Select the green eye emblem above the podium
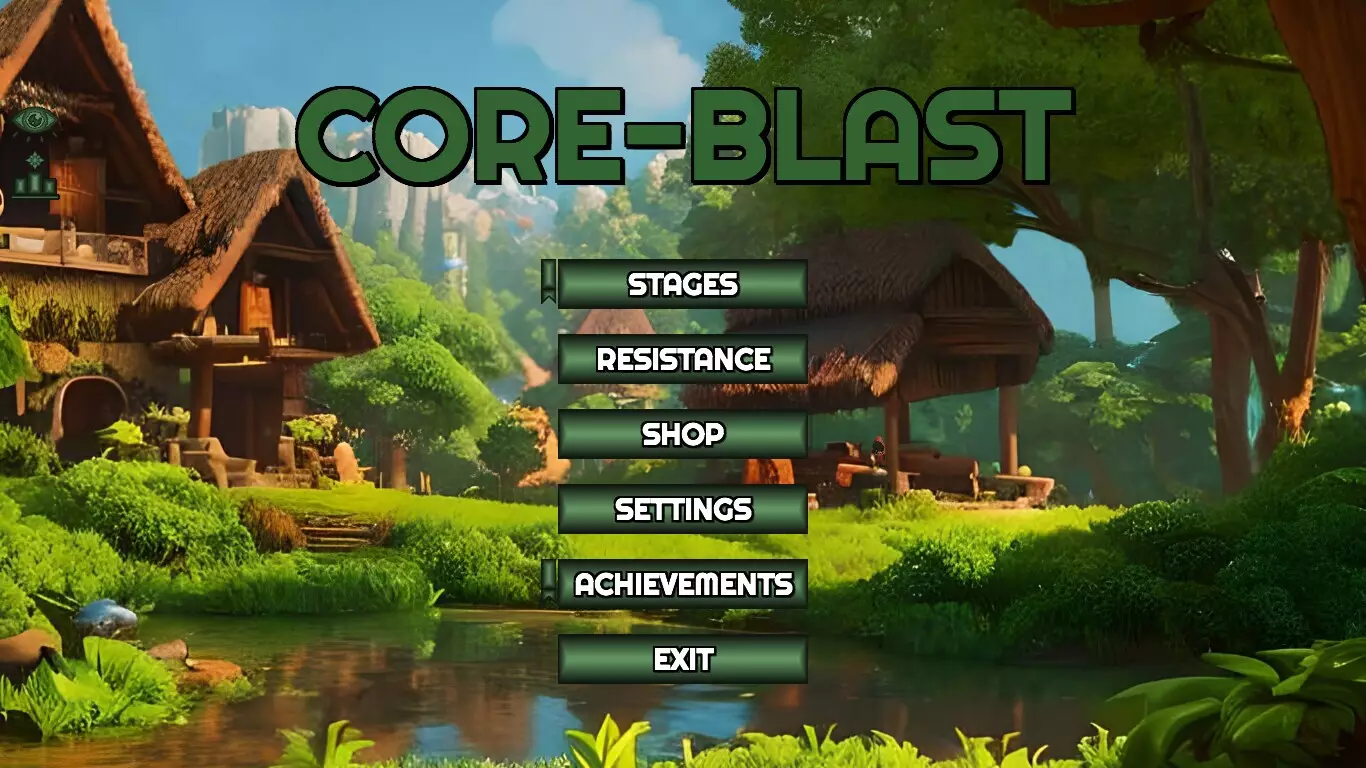This screenshot has width=1366, height=768. 35,120
